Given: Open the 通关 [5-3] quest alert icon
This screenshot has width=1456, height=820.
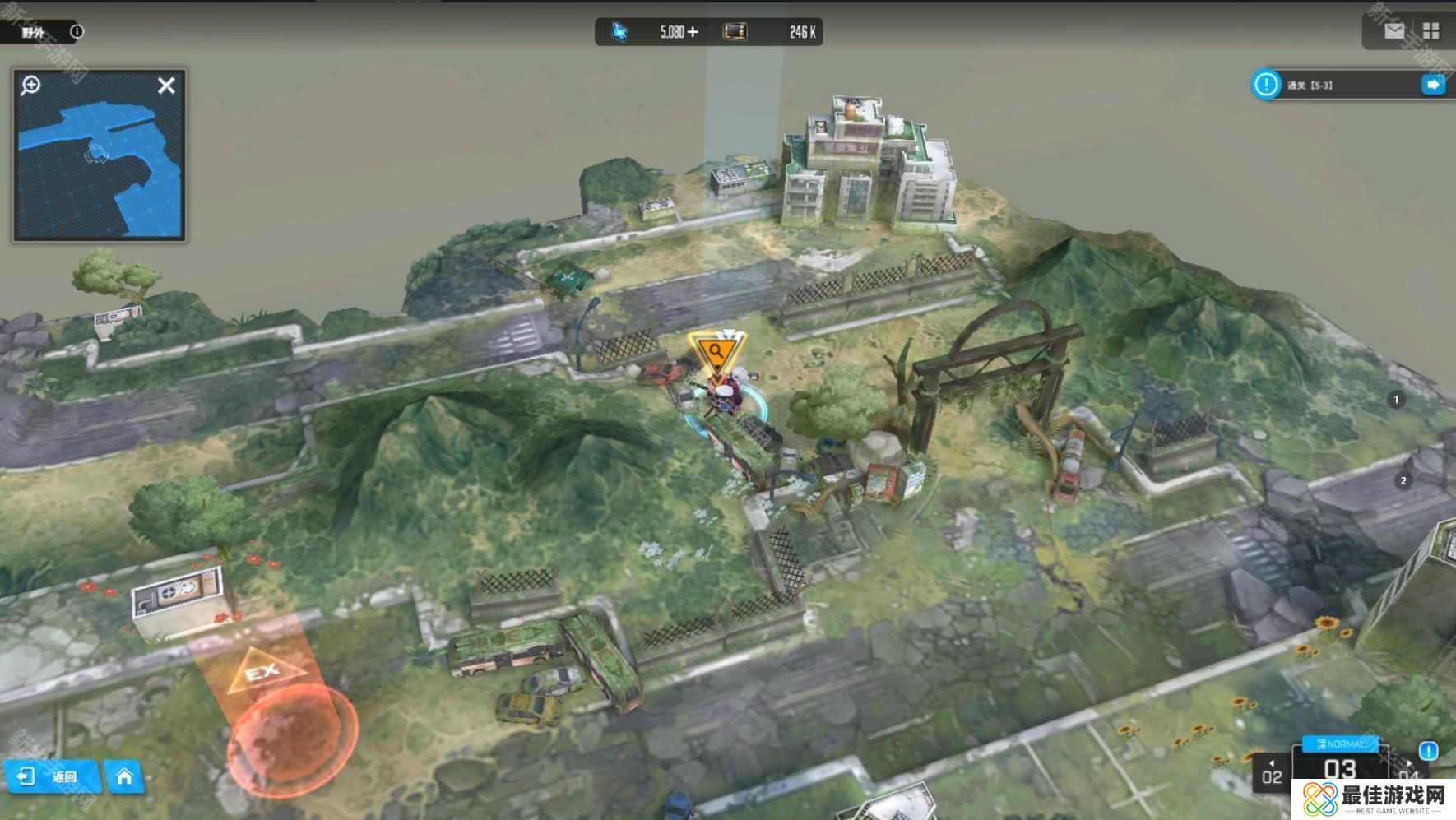Looking at the screenshot, I should coord(1266,85).
